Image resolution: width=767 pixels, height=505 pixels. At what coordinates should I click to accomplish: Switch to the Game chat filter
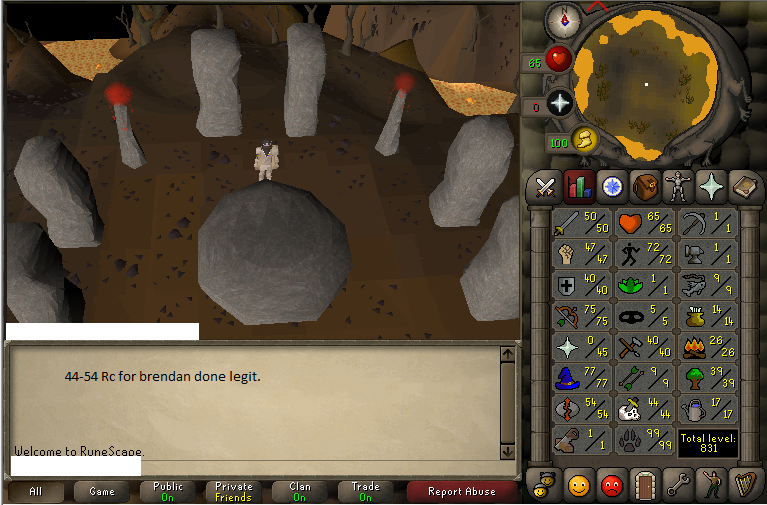coord(101,491)
